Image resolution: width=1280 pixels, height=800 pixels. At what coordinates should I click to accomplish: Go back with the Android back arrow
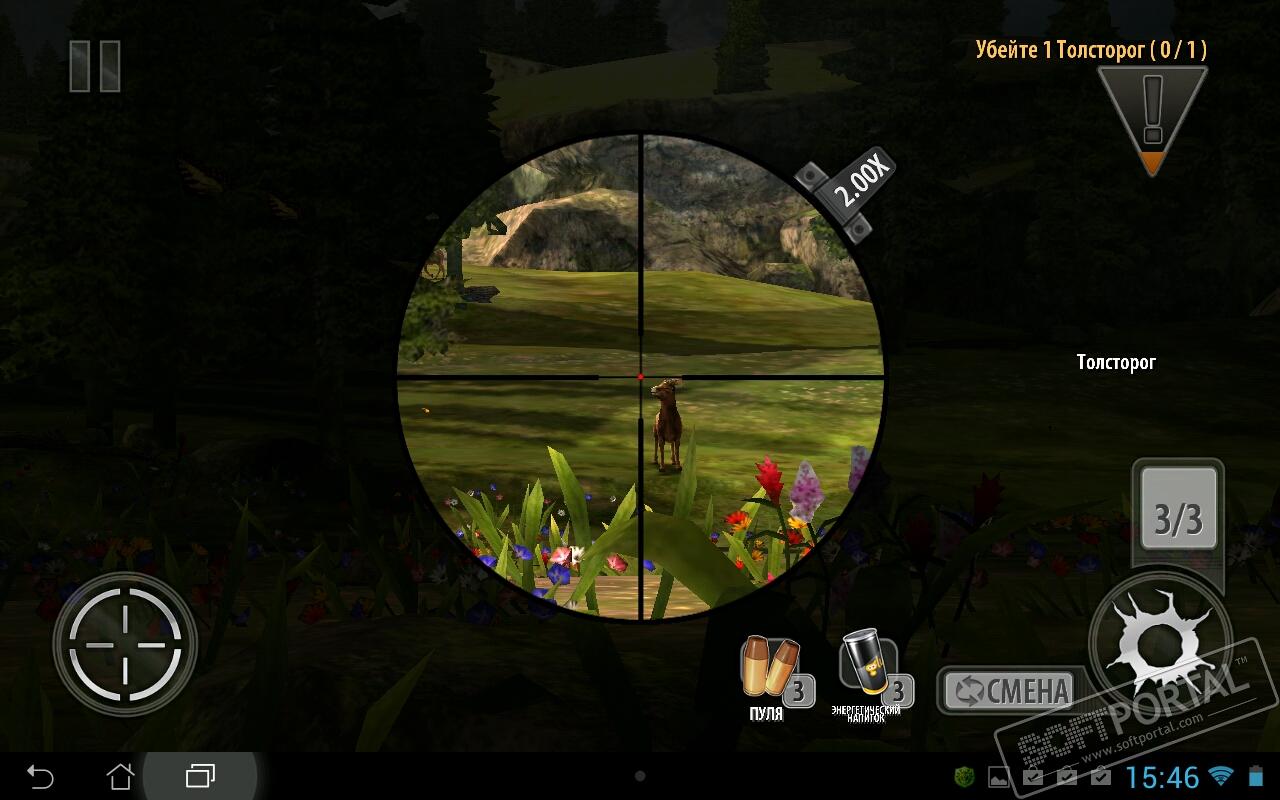point(40,776)
